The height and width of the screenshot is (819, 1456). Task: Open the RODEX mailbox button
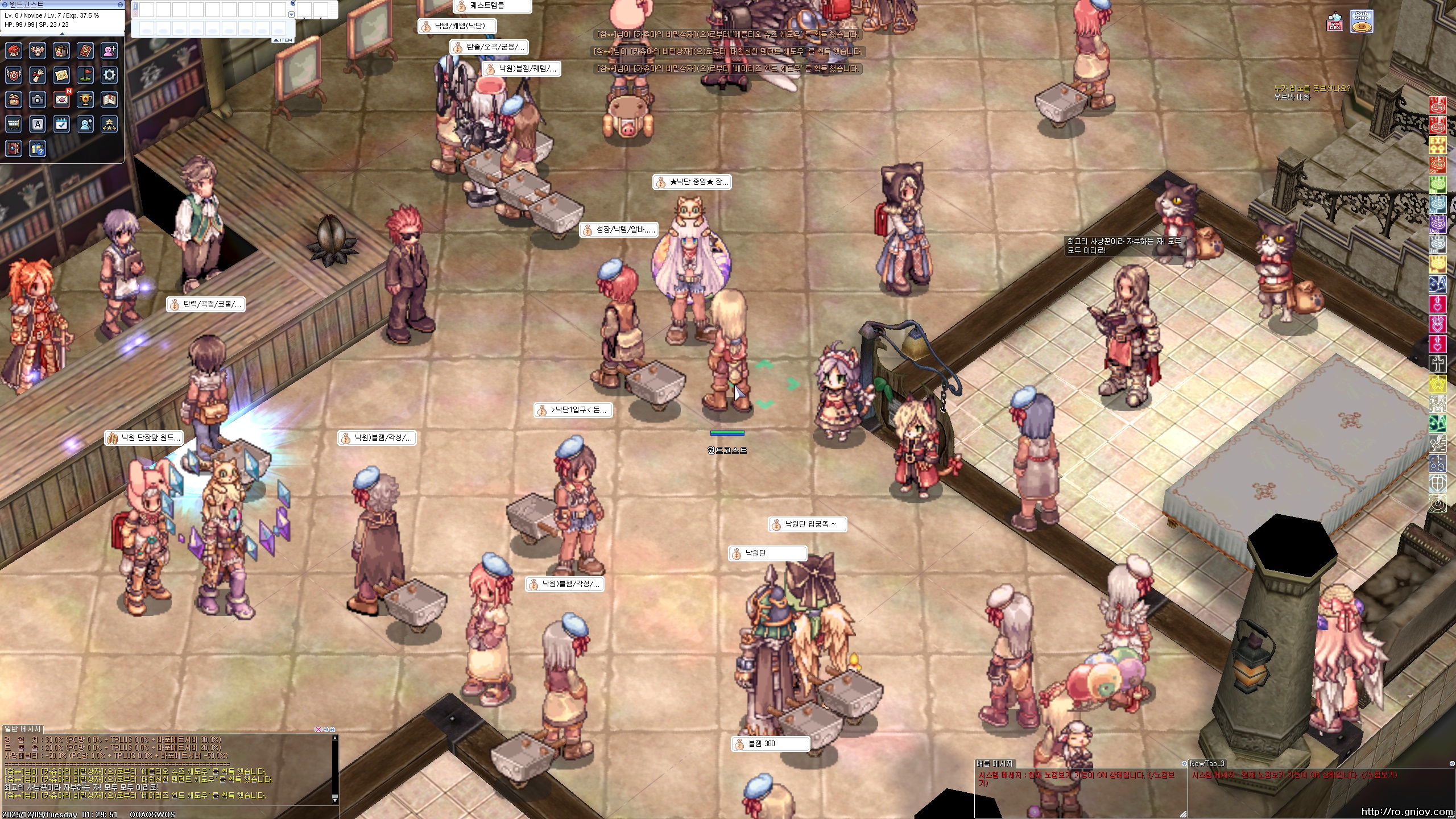(1335, 23)
